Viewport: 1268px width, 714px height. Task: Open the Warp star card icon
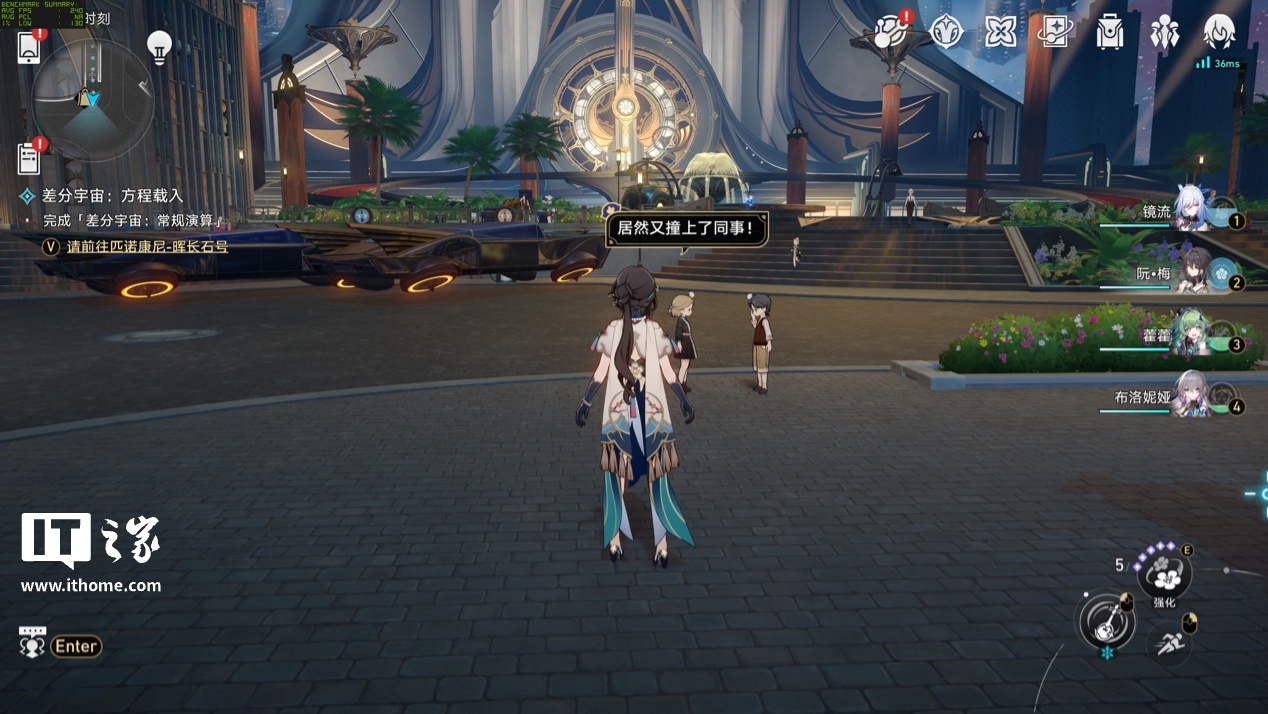click(1054, 32)
